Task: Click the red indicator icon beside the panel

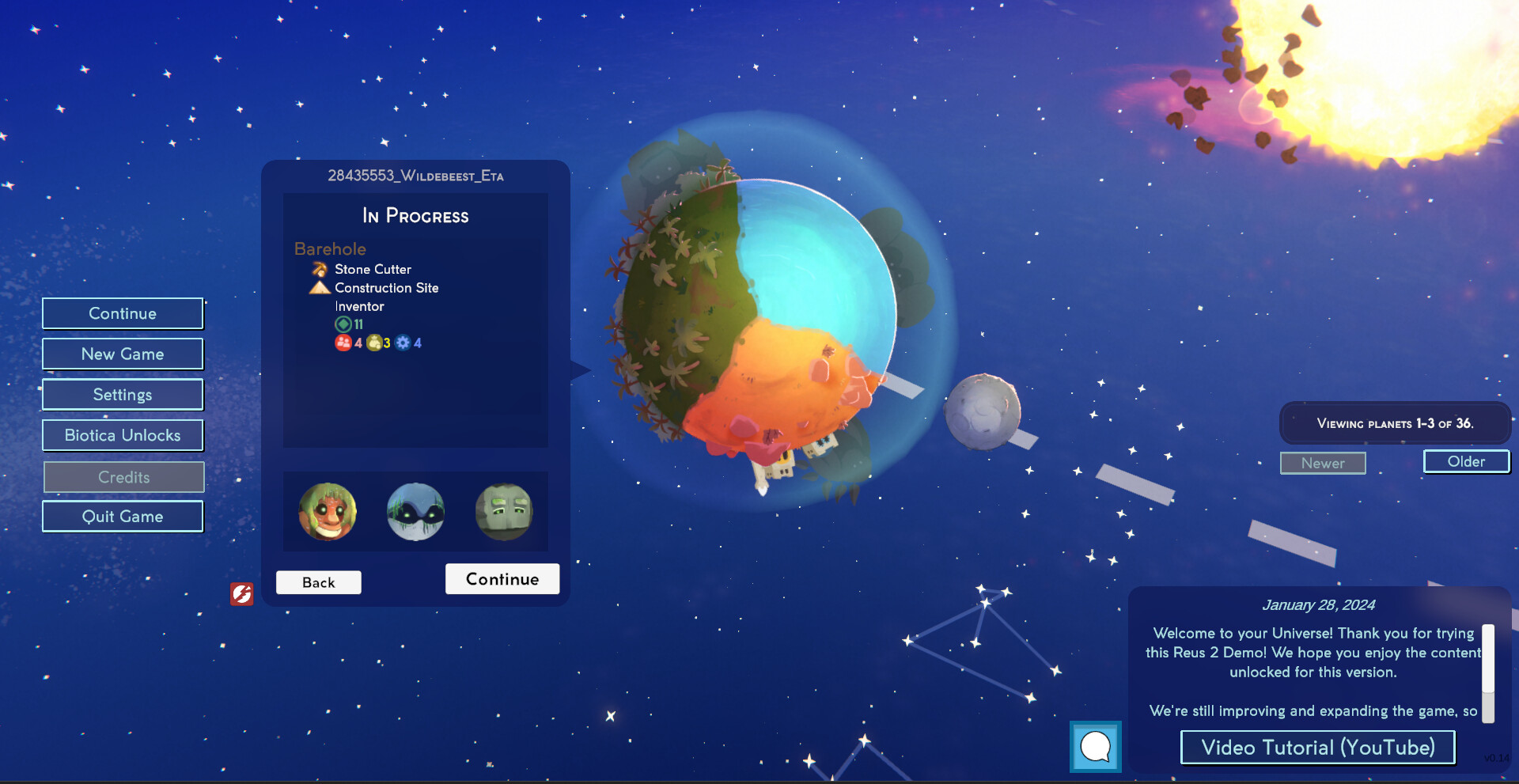Action: coord(243,594)
